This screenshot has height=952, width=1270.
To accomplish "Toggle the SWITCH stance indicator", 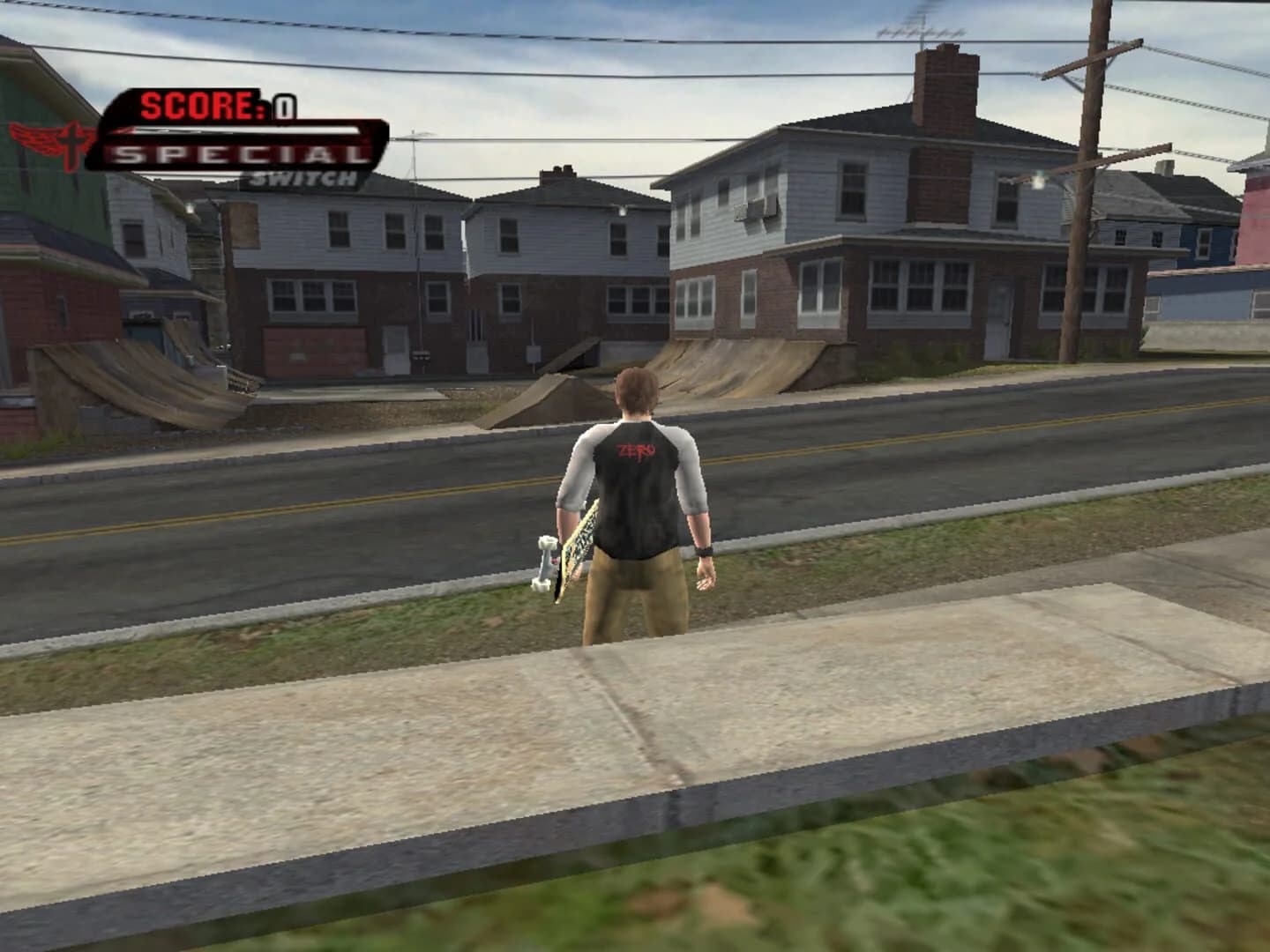I will click(304, 177).
